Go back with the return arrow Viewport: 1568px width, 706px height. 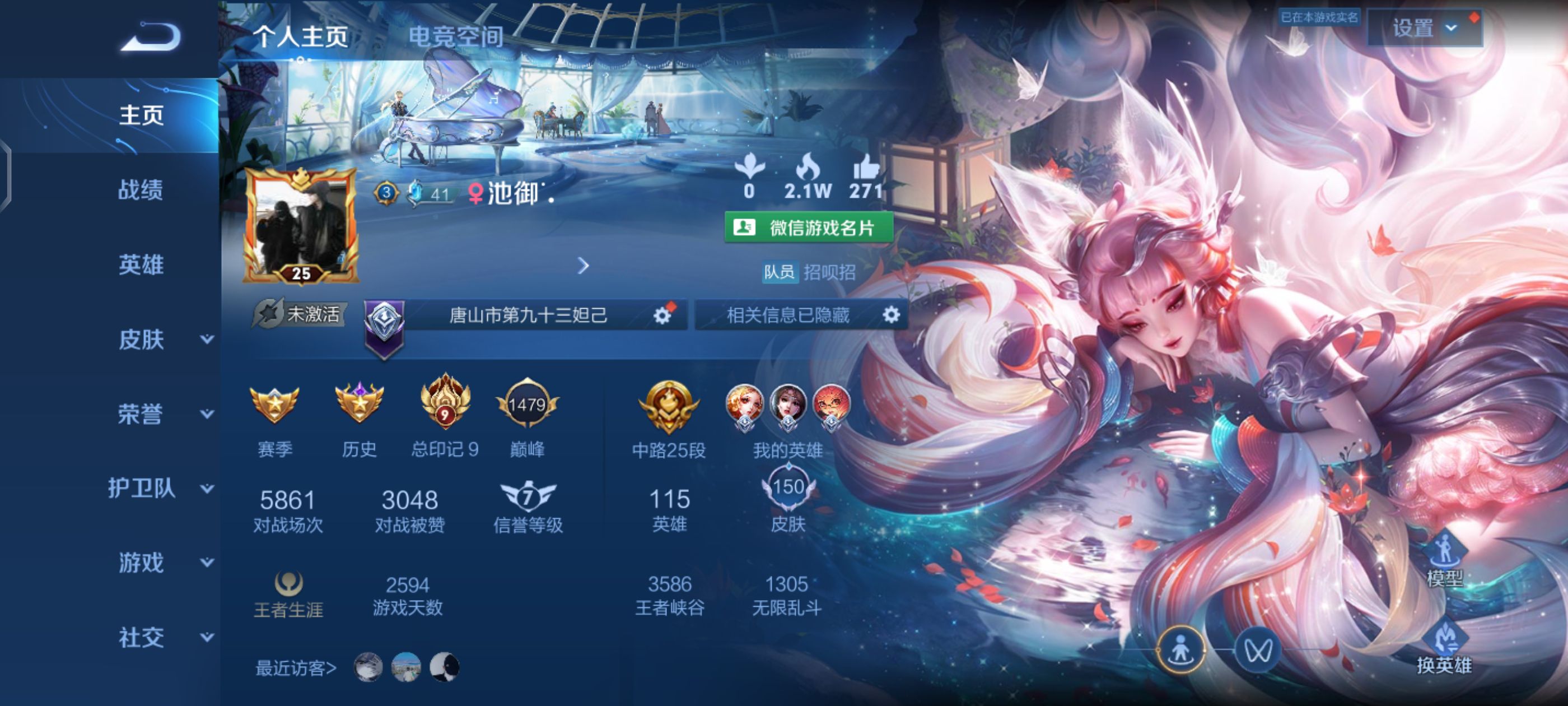(x=151, y=36)
